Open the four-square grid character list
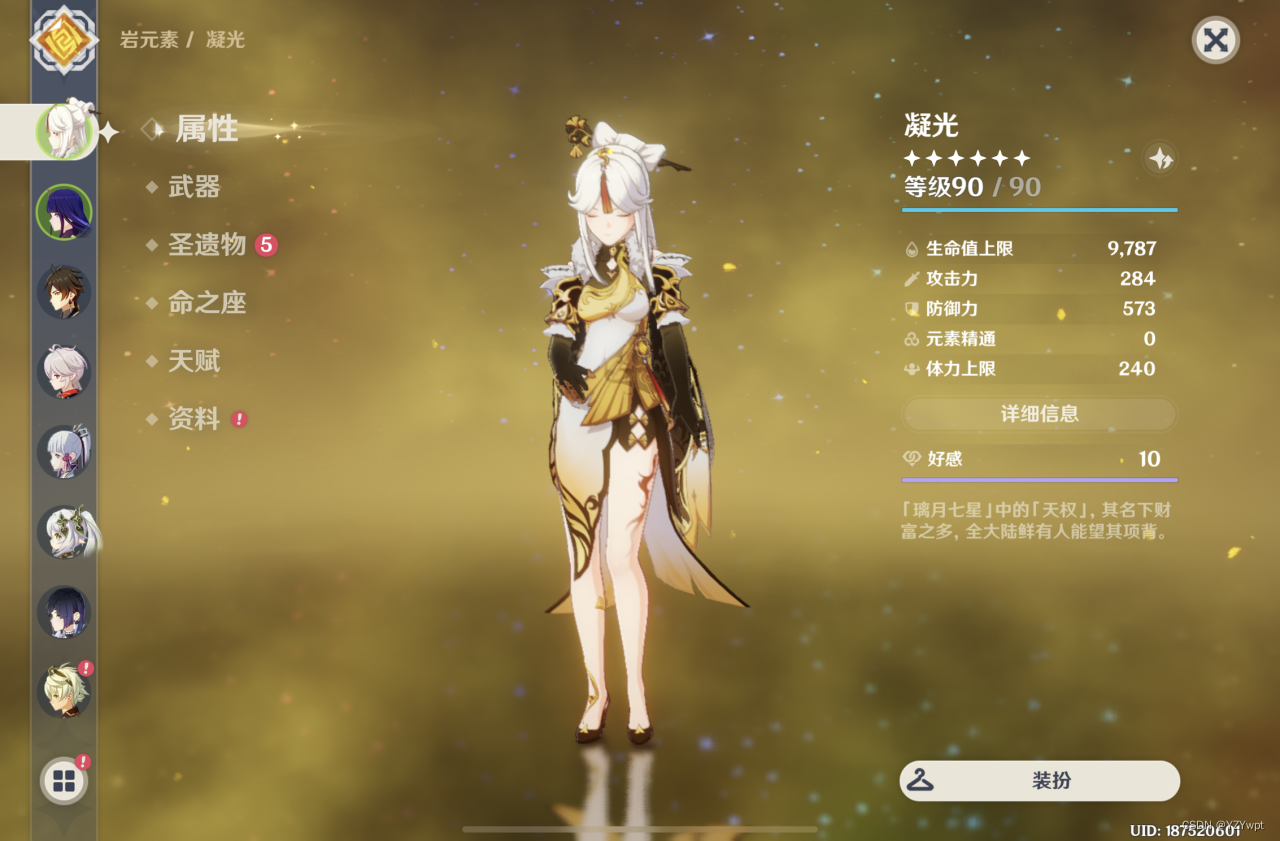Image resolution: width=1280 pixels, height=841 pixels. pos(64,781)
